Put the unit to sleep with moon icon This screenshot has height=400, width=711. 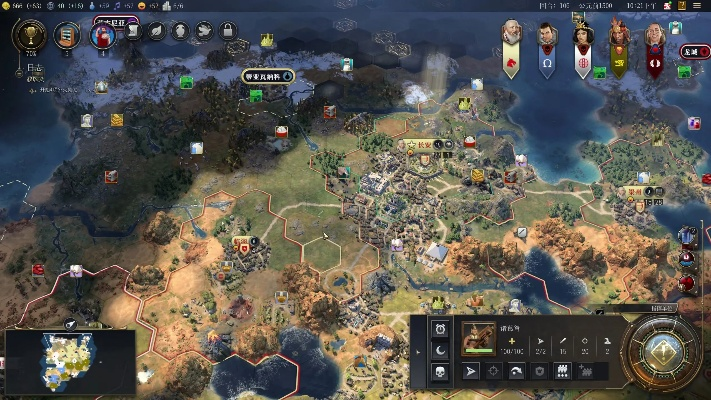(x=439, y=350)
